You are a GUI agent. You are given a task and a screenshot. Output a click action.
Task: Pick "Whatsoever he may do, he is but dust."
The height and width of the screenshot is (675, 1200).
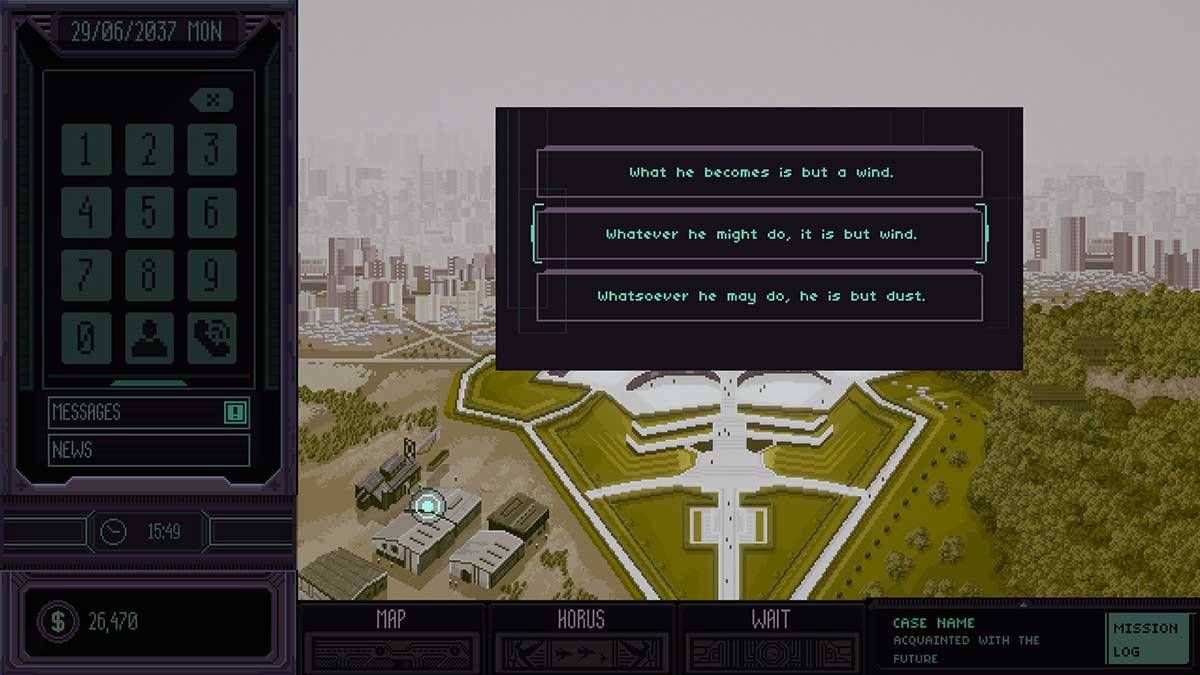click(760, 297)
